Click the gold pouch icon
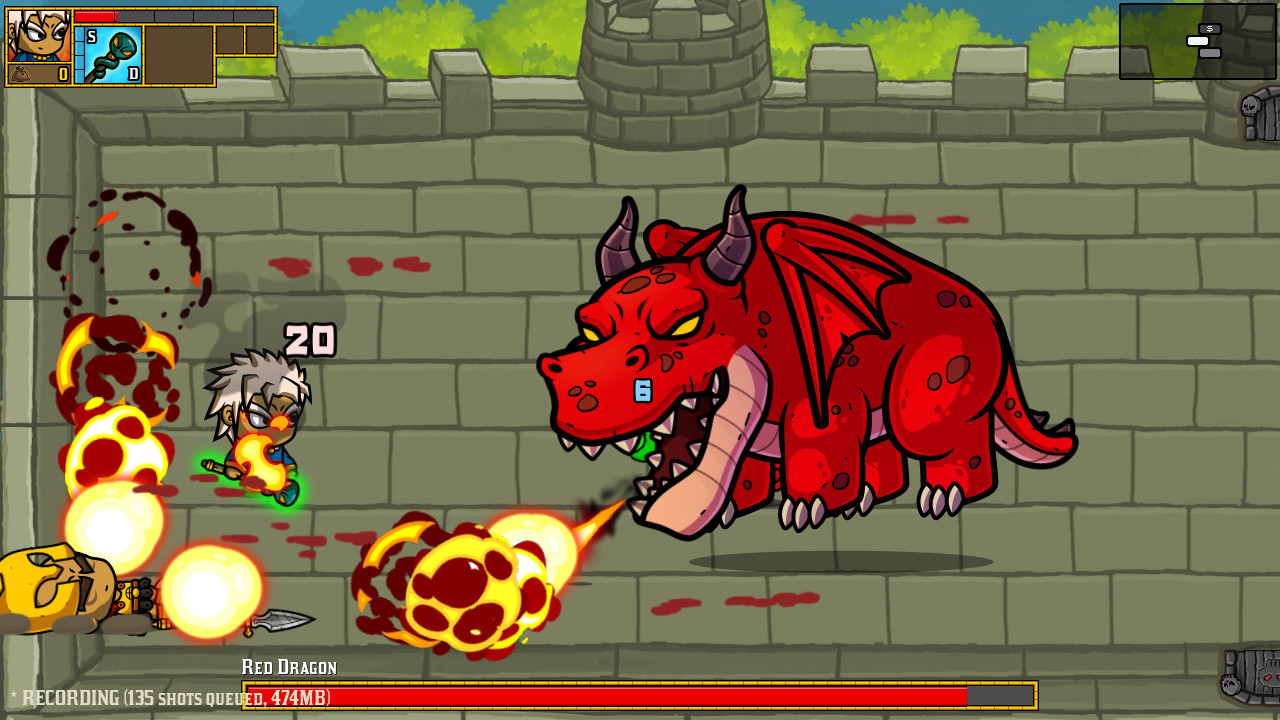This screenshot has width=1280, height=720. point(20,73)
